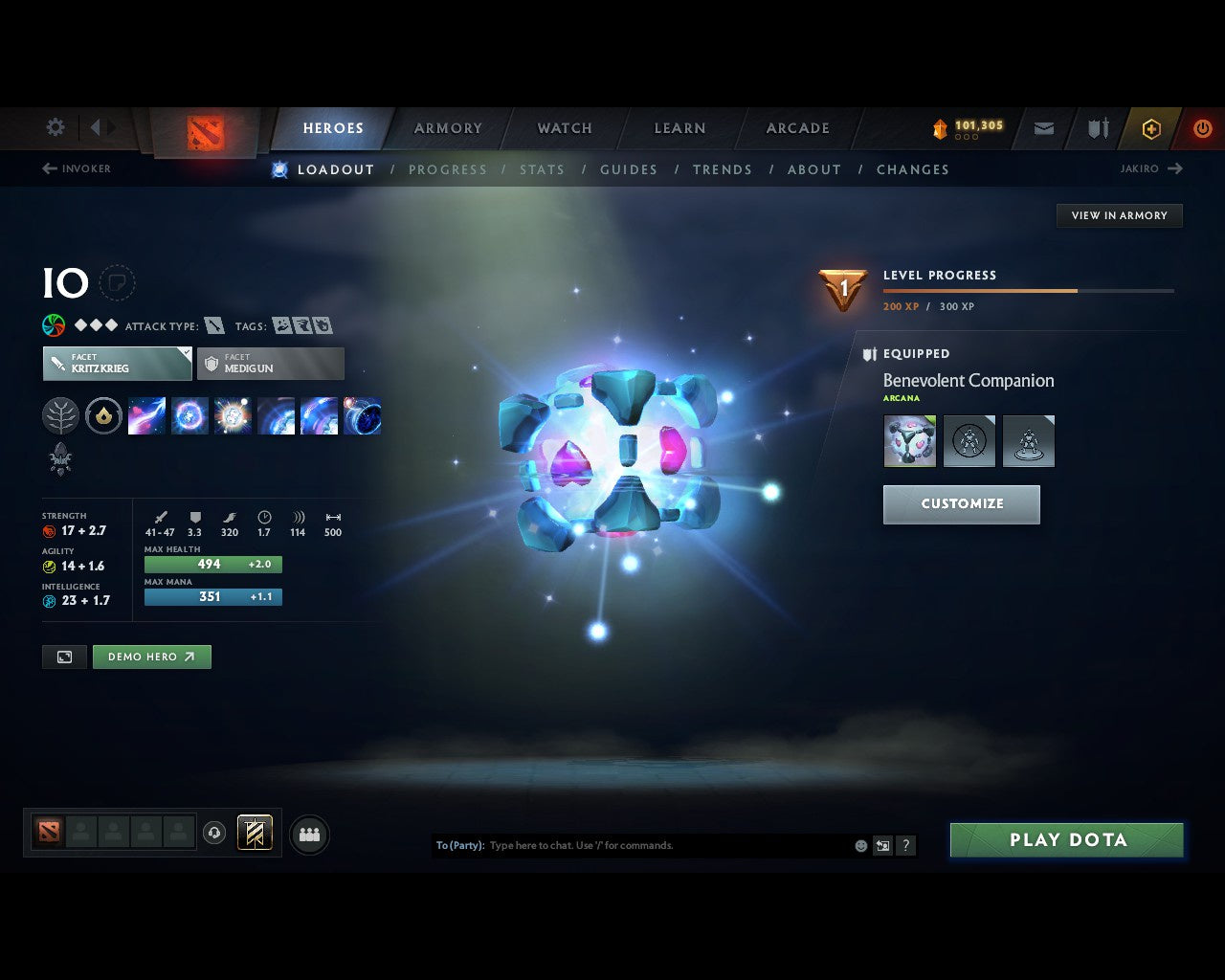Select the Armory shield-and-sword icon
Screen dimensions: 1225x980
[x=1096, y=128]
